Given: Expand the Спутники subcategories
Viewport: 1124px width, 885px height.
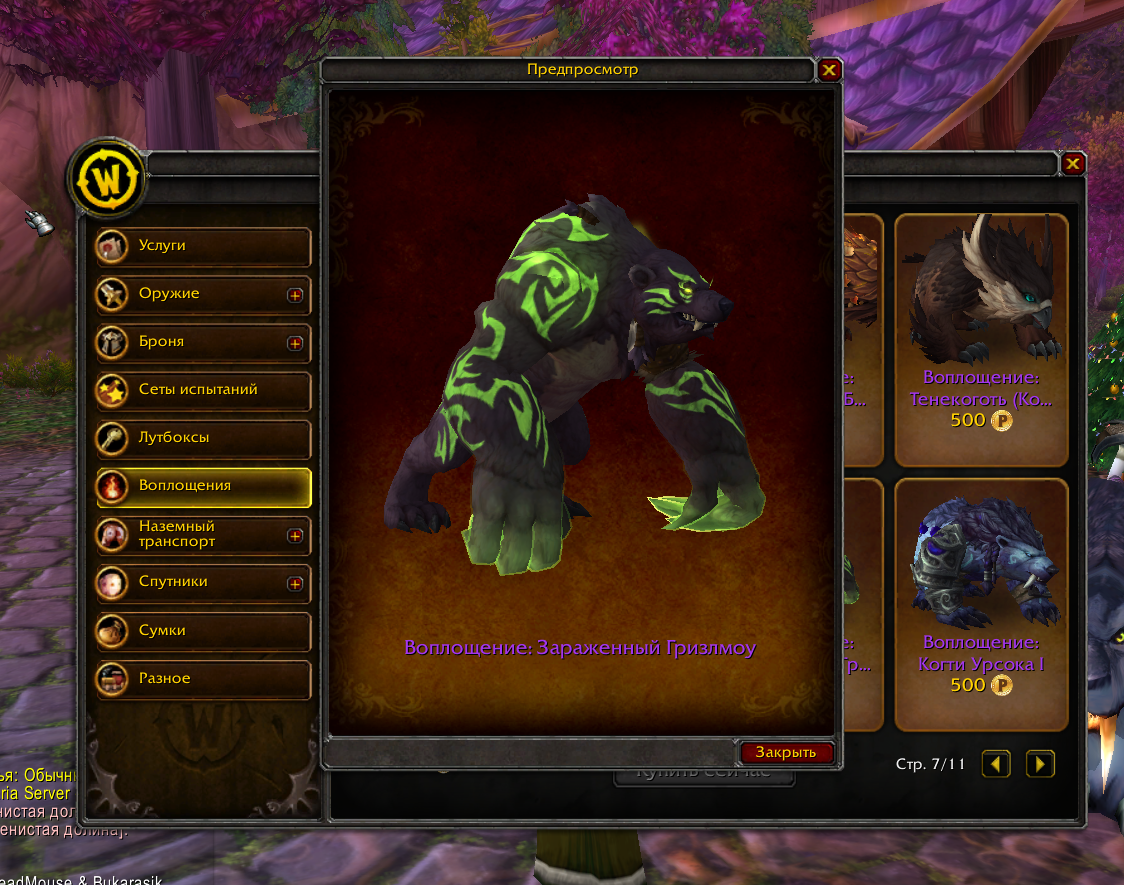Looking at the screenshot, I should pos(295,583).
